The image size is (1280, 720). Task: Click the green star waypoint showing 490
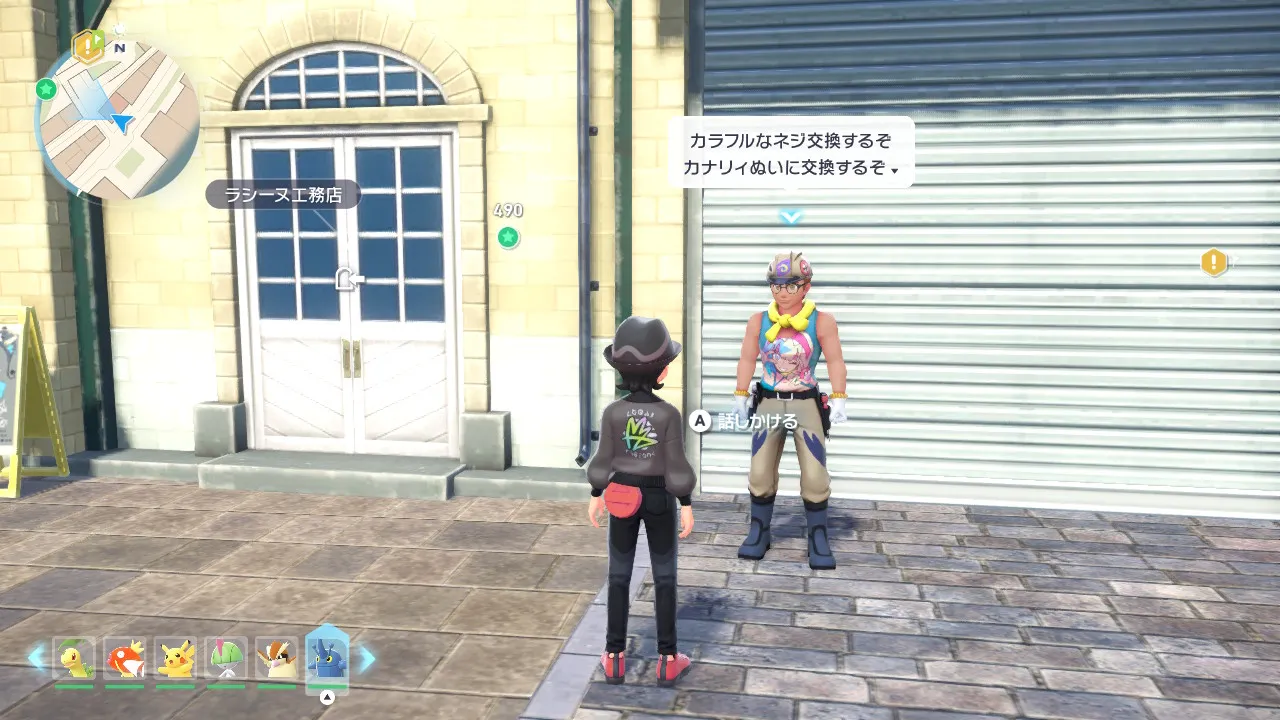(508, 237)
